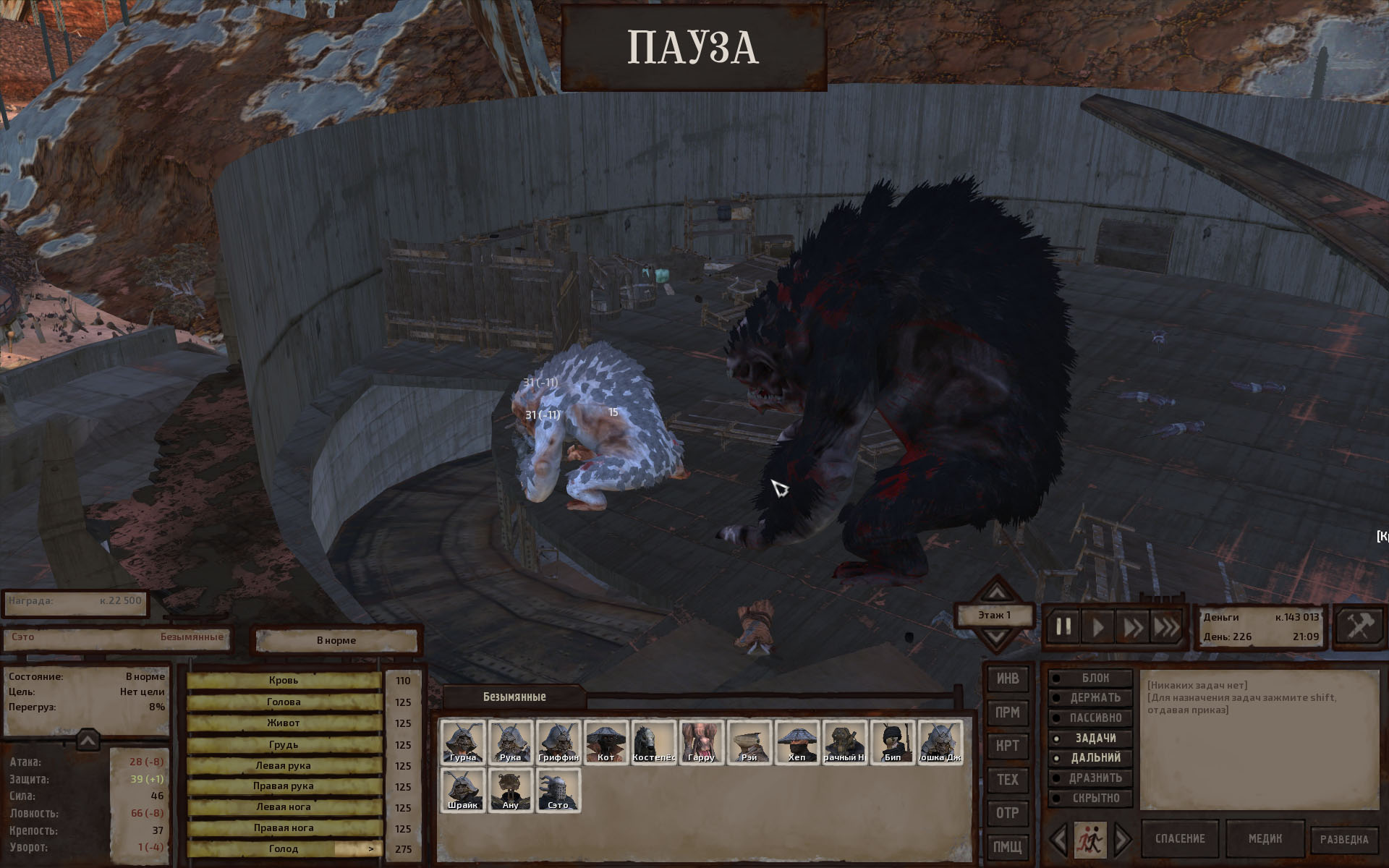Open the КРТ map button
This screenshot has width=1389, height=868.
point(1008,746)
